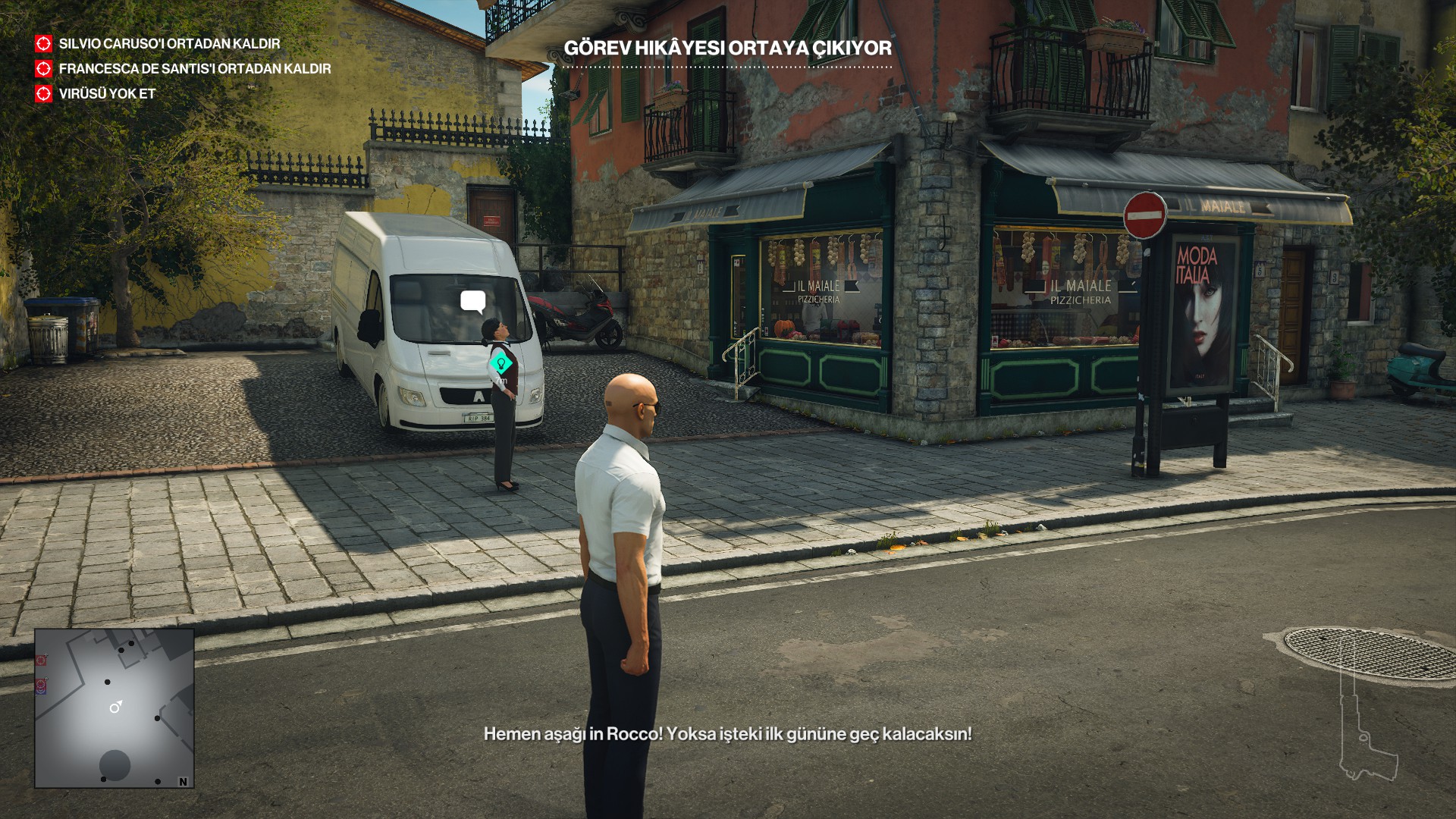
Task: Select the Silvio Caruso objective entry
Action: coord(168,44)
